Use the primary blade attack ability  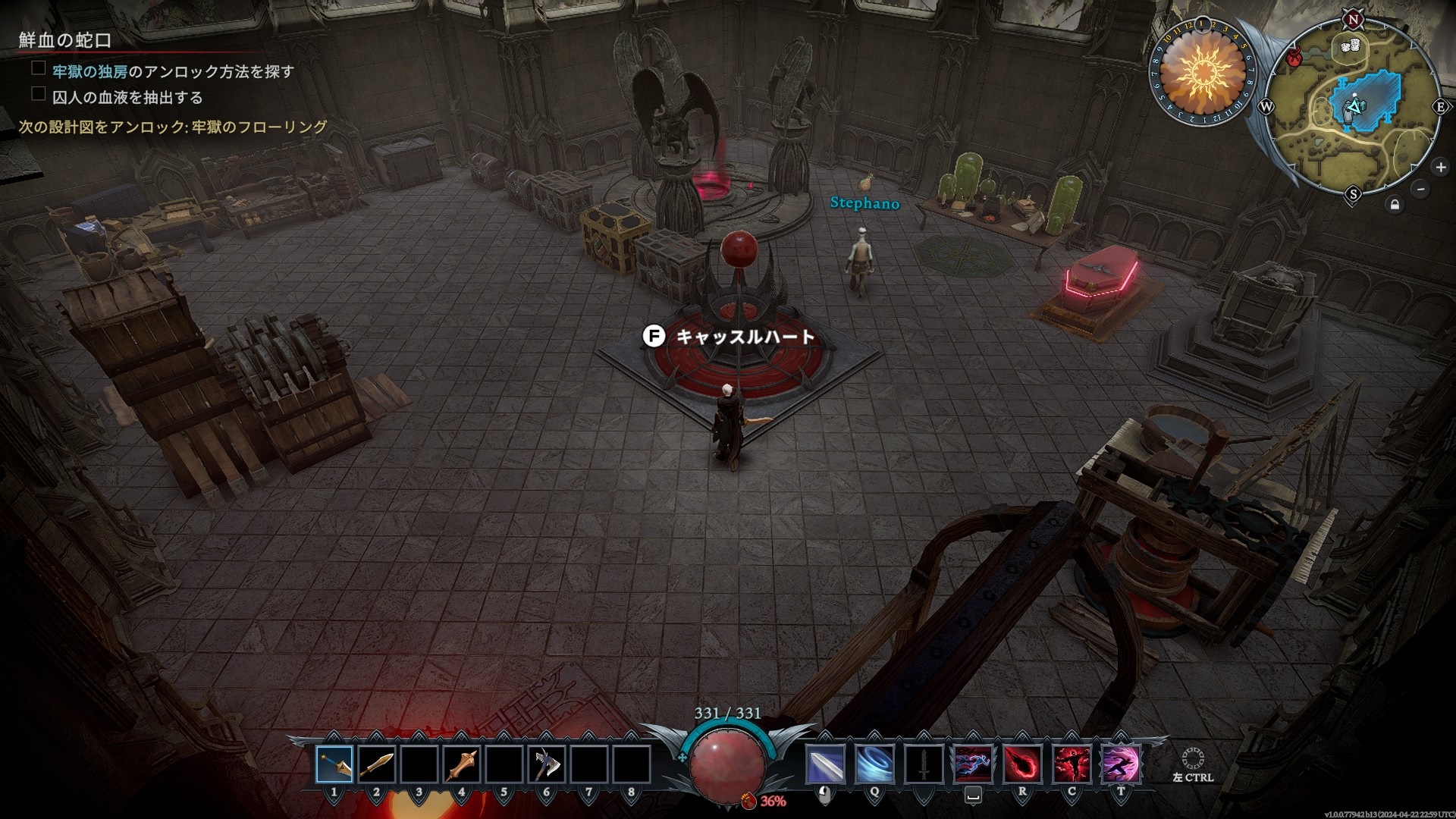(825, 764)
